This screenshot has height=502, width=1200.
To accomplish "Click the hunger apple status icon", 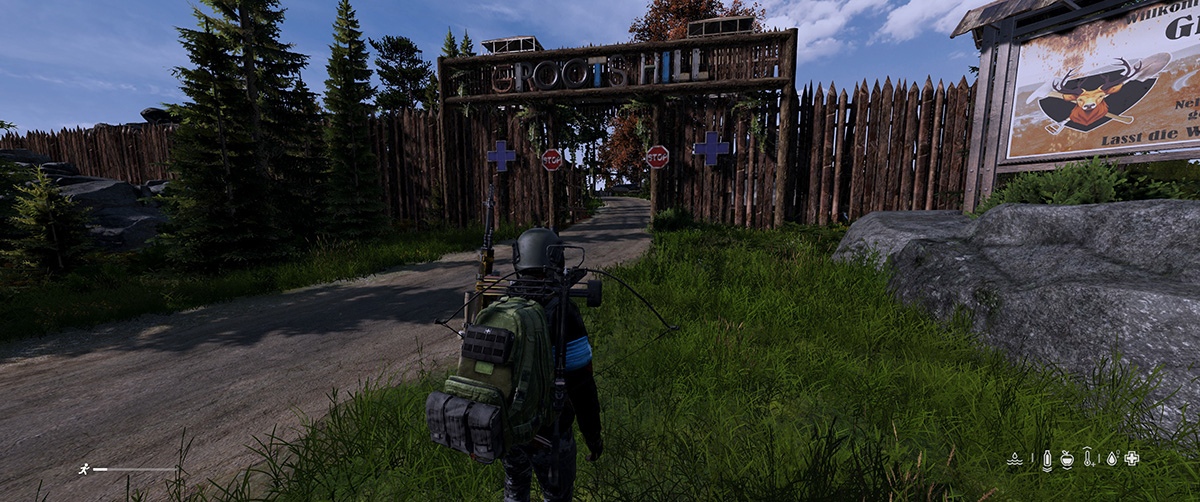I will 1067,459.
